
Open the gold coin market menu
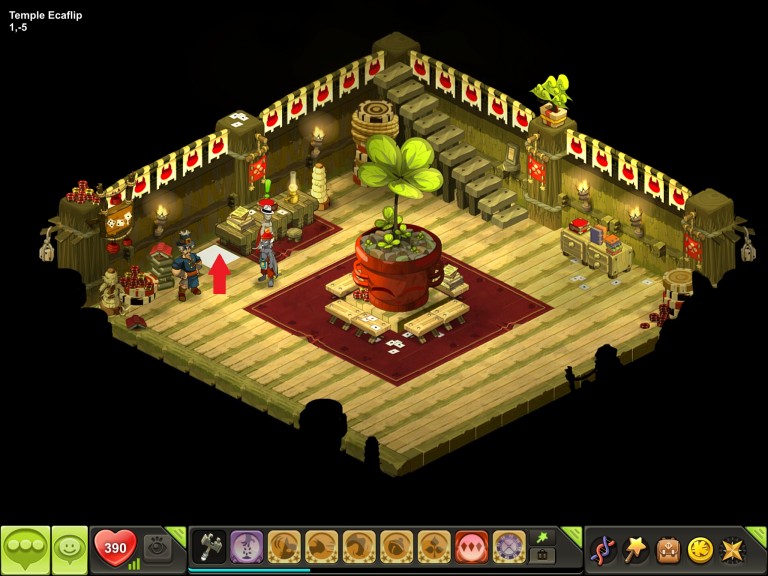point(700,549)
